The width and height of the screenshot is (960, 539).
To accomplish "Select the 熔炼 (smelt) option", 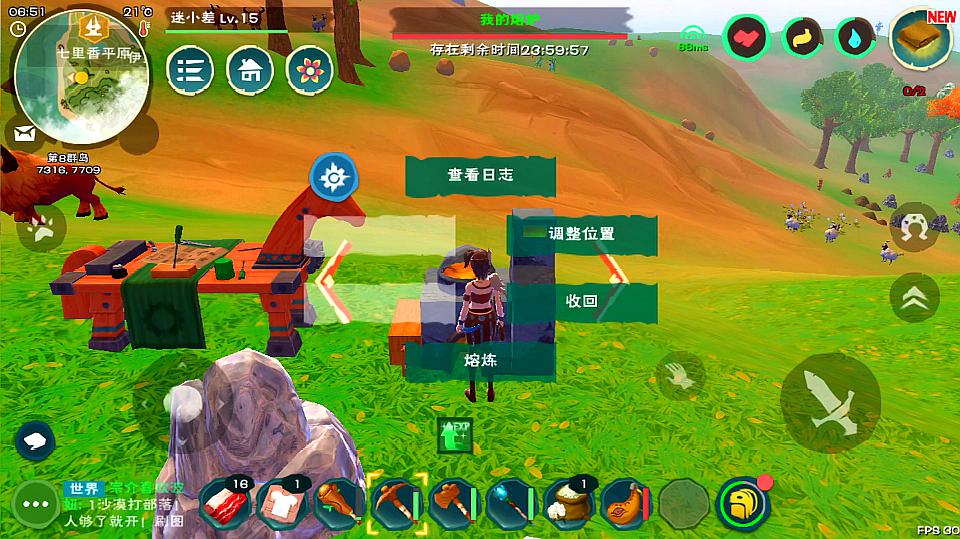I will (x=480, y=360).
